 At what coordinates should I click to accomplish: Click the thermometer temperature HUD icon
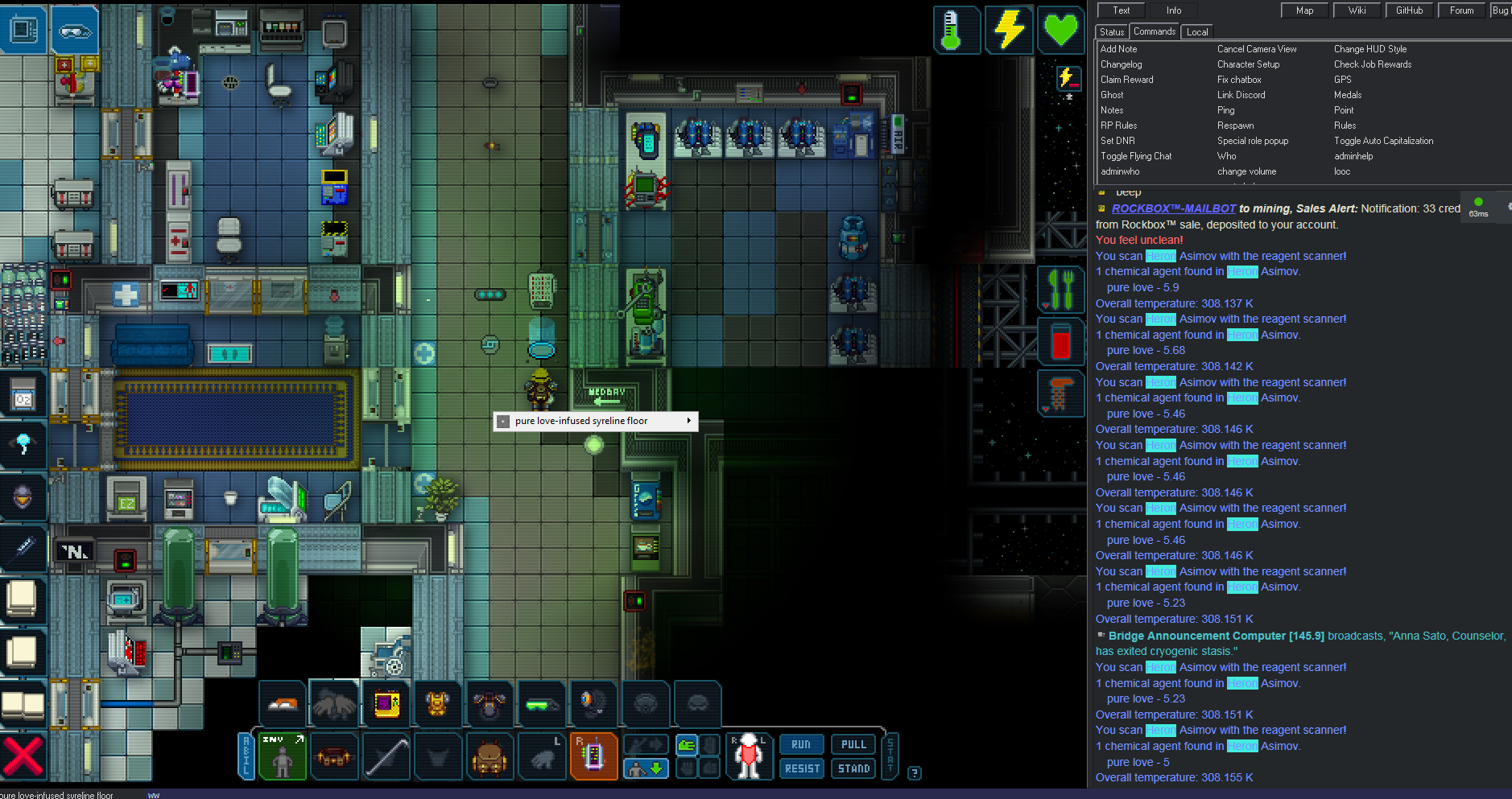pos(956,30)
